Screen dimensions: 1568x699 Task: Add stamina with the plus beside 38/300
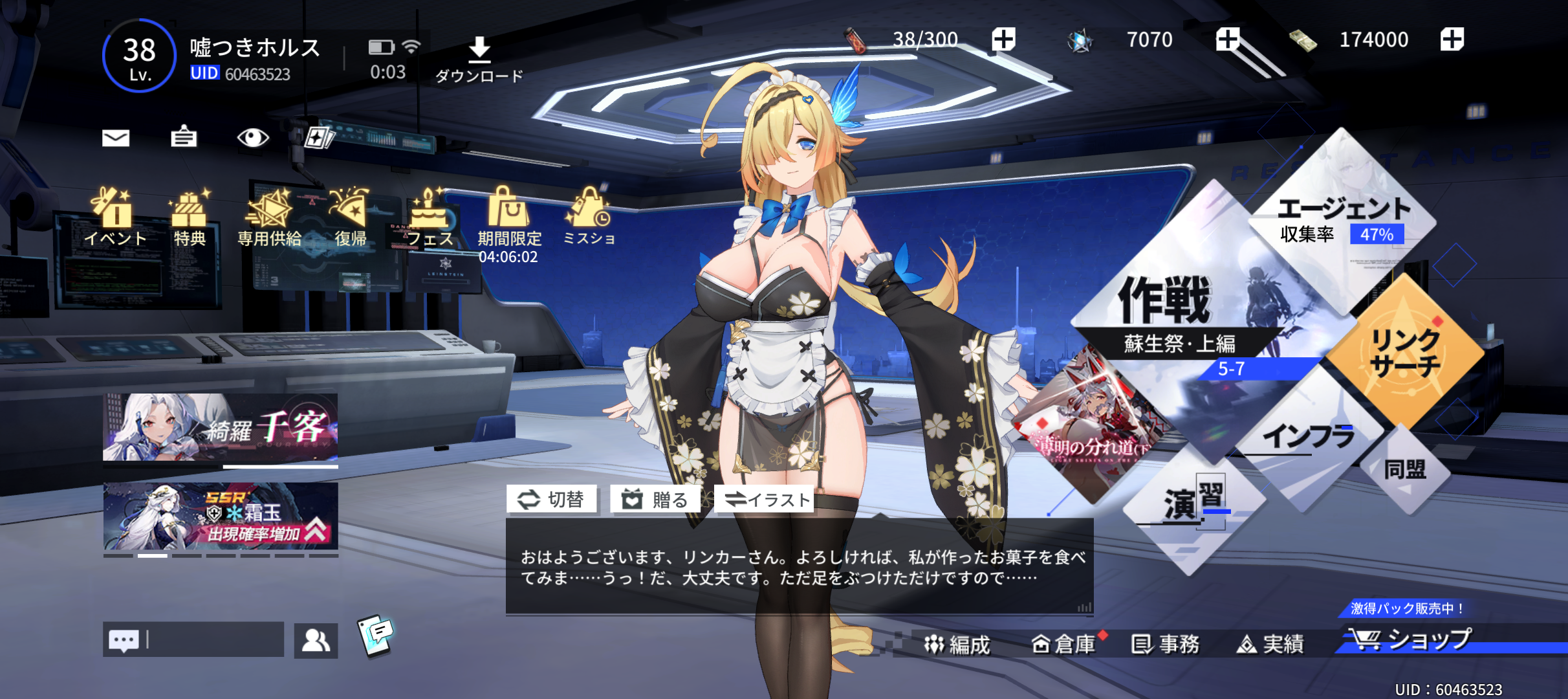coord(1003,39)
